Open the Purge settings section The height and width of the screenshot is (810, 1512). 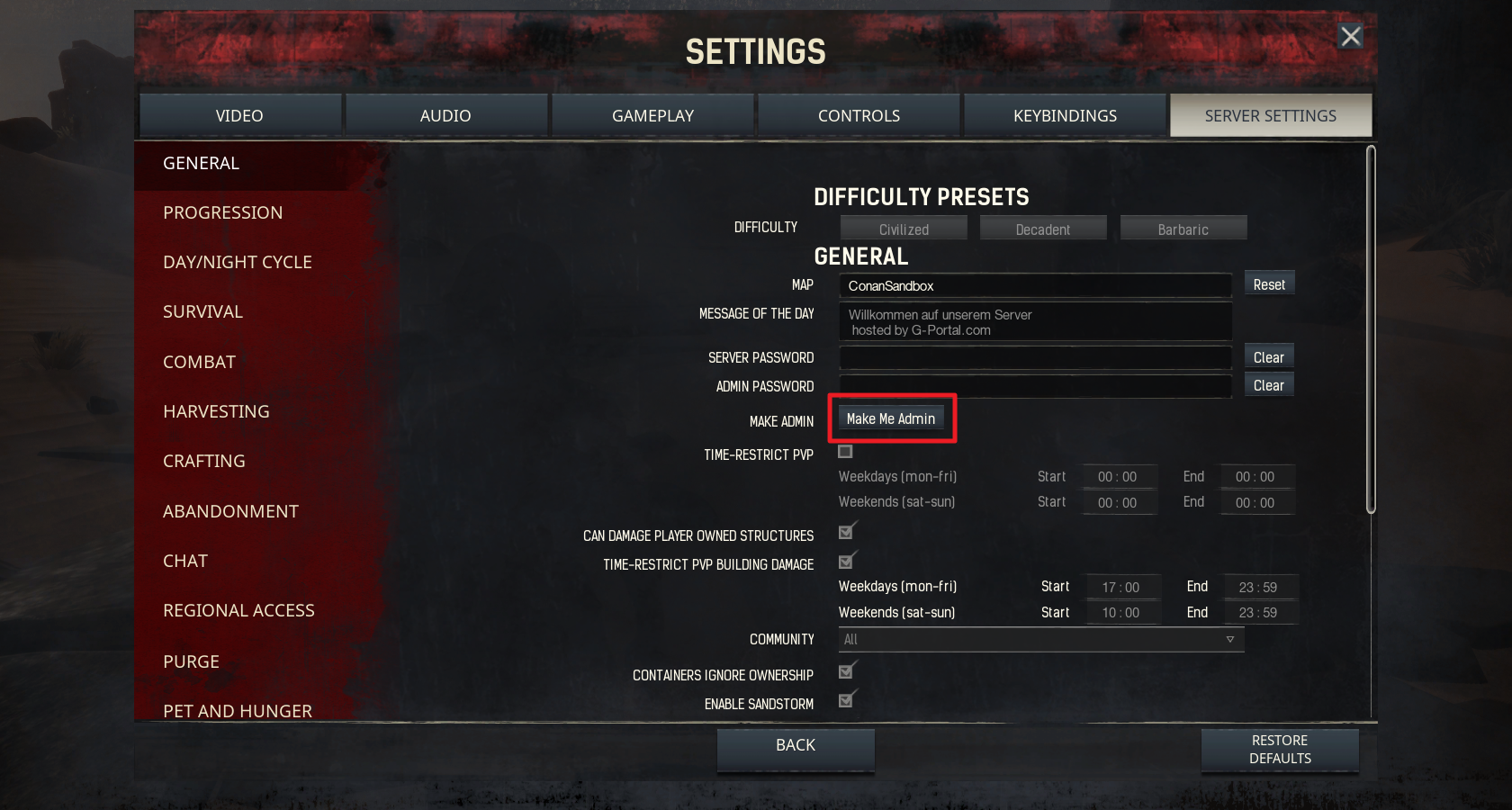click(x=191, y=661)
